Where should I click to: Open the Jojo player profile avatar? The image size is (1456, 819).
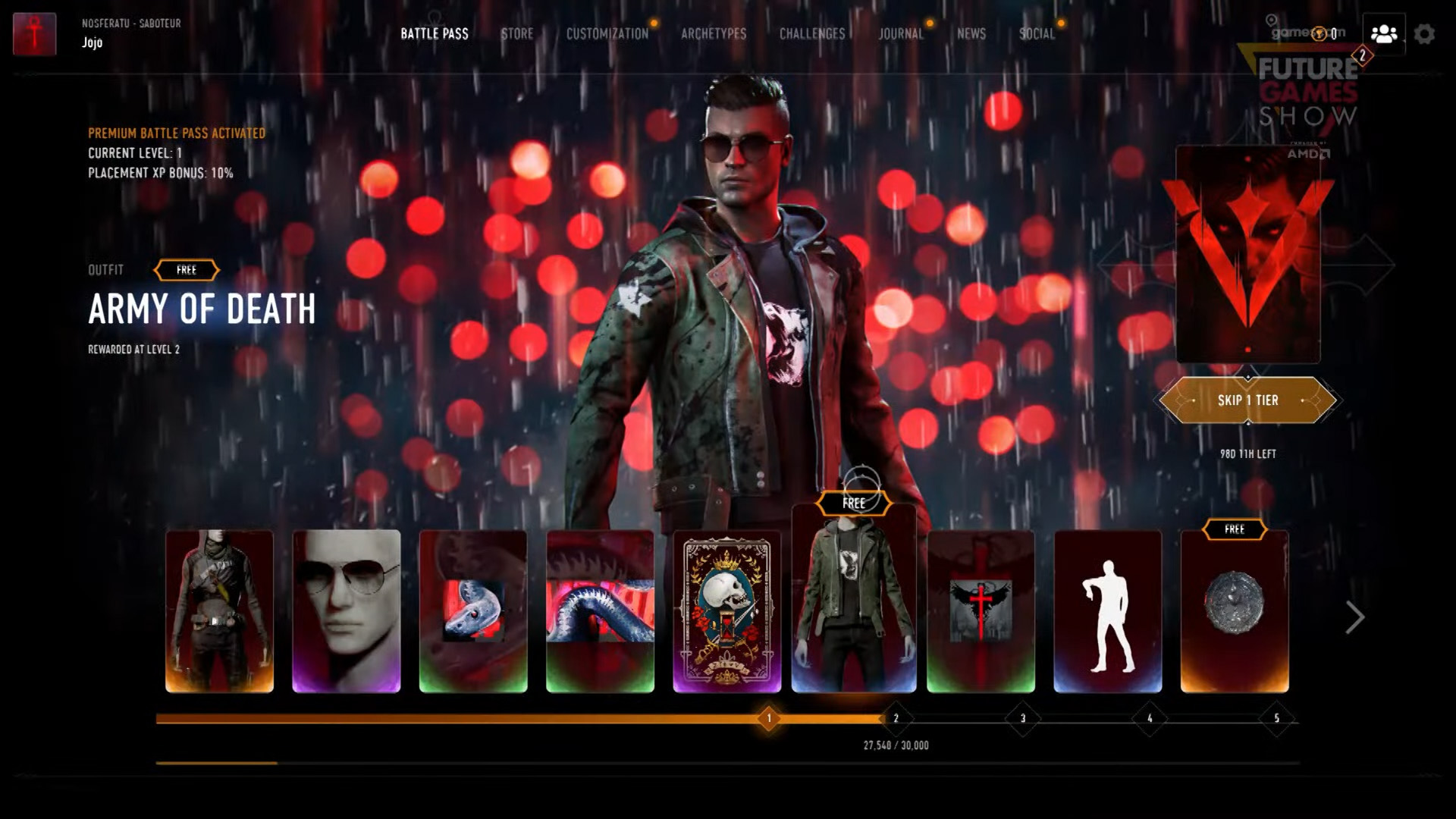pos(33,33)
